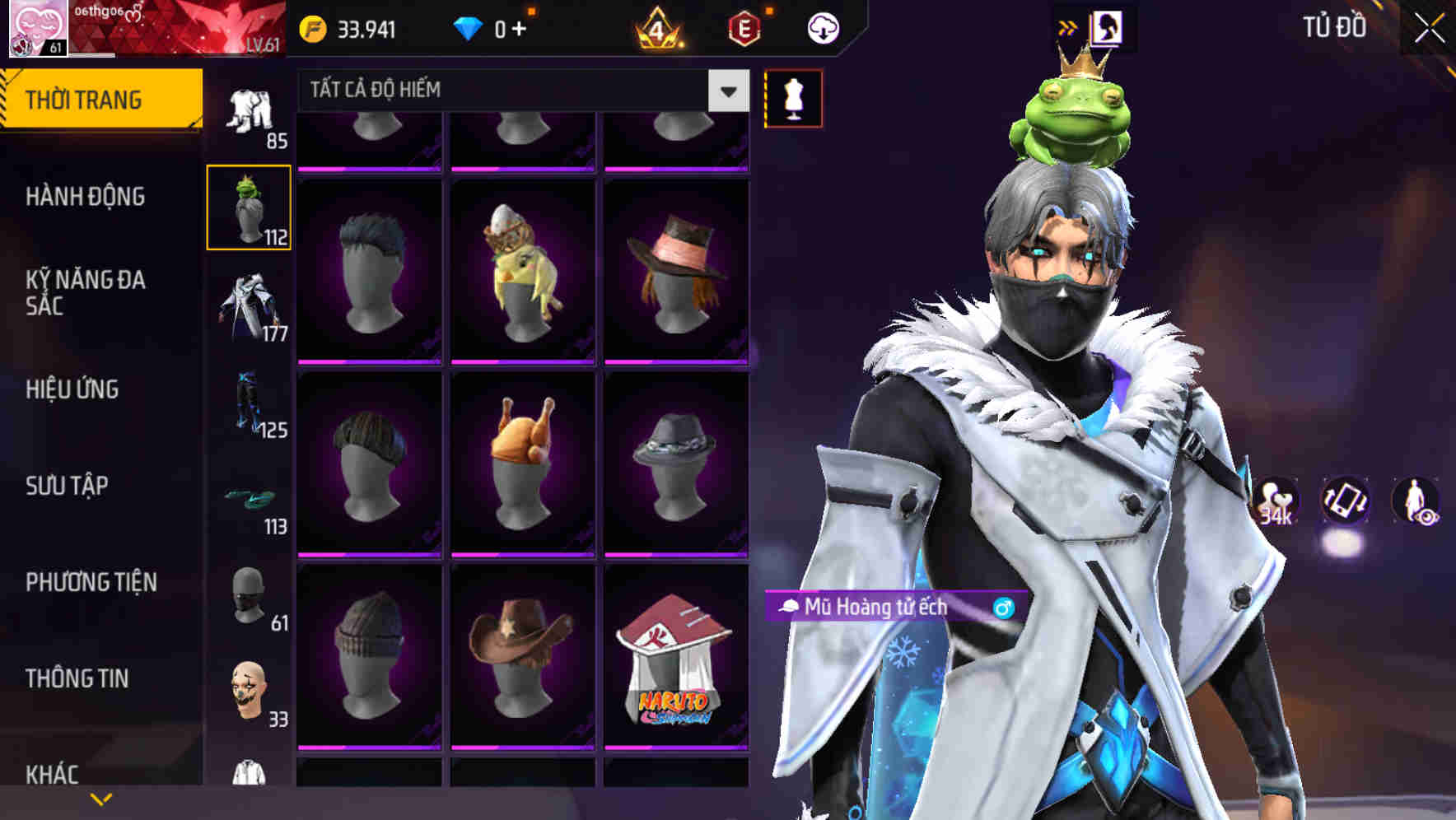Open the TẤT CẢ ĐỘ HIẾM rarity dropdown
Screen dimensions: 1456x820
tap(511, 91)
